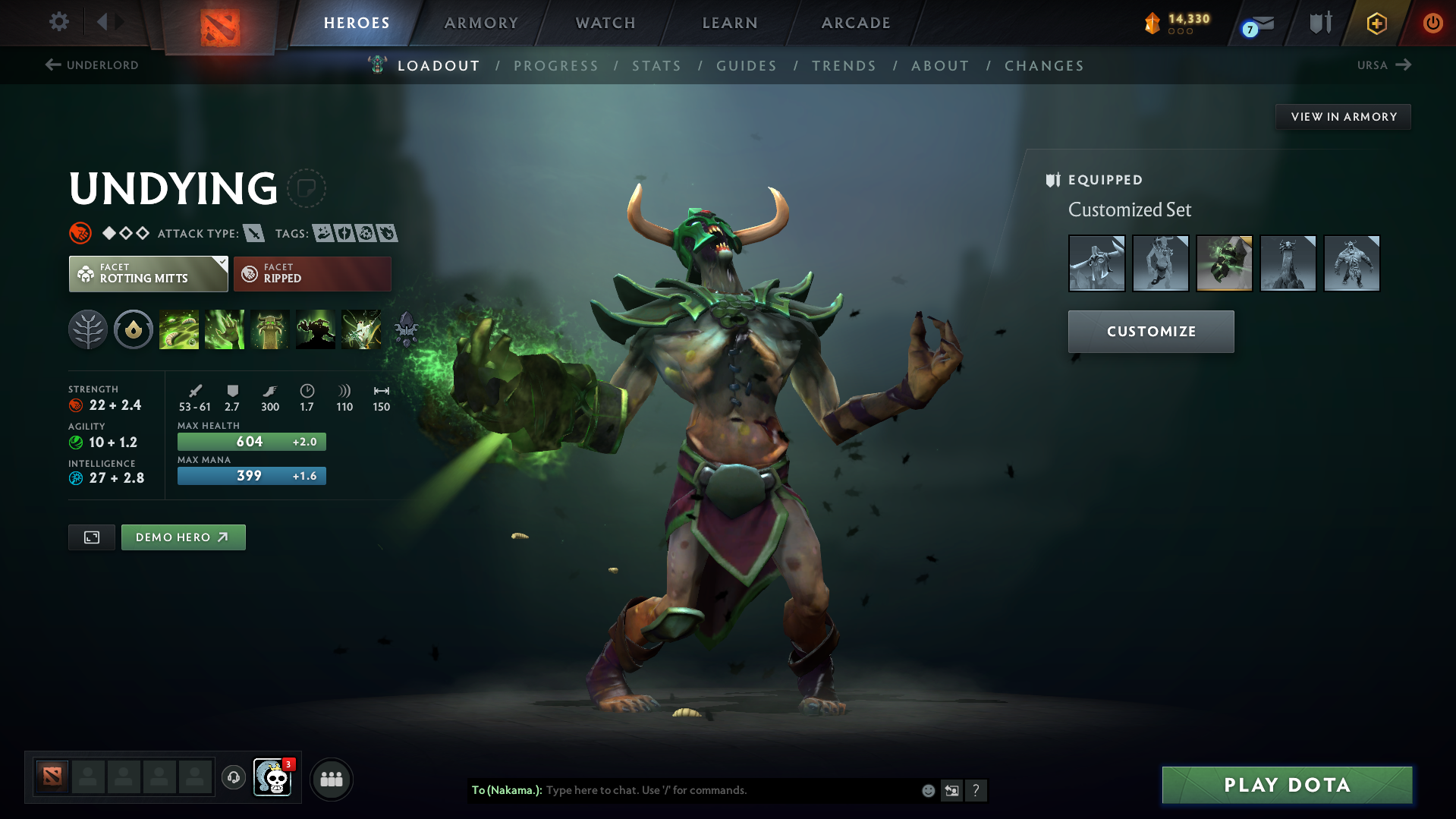1456x819 pixels.
Task: Open the emoticon picker in chat
Action: [x=927, y=790]
